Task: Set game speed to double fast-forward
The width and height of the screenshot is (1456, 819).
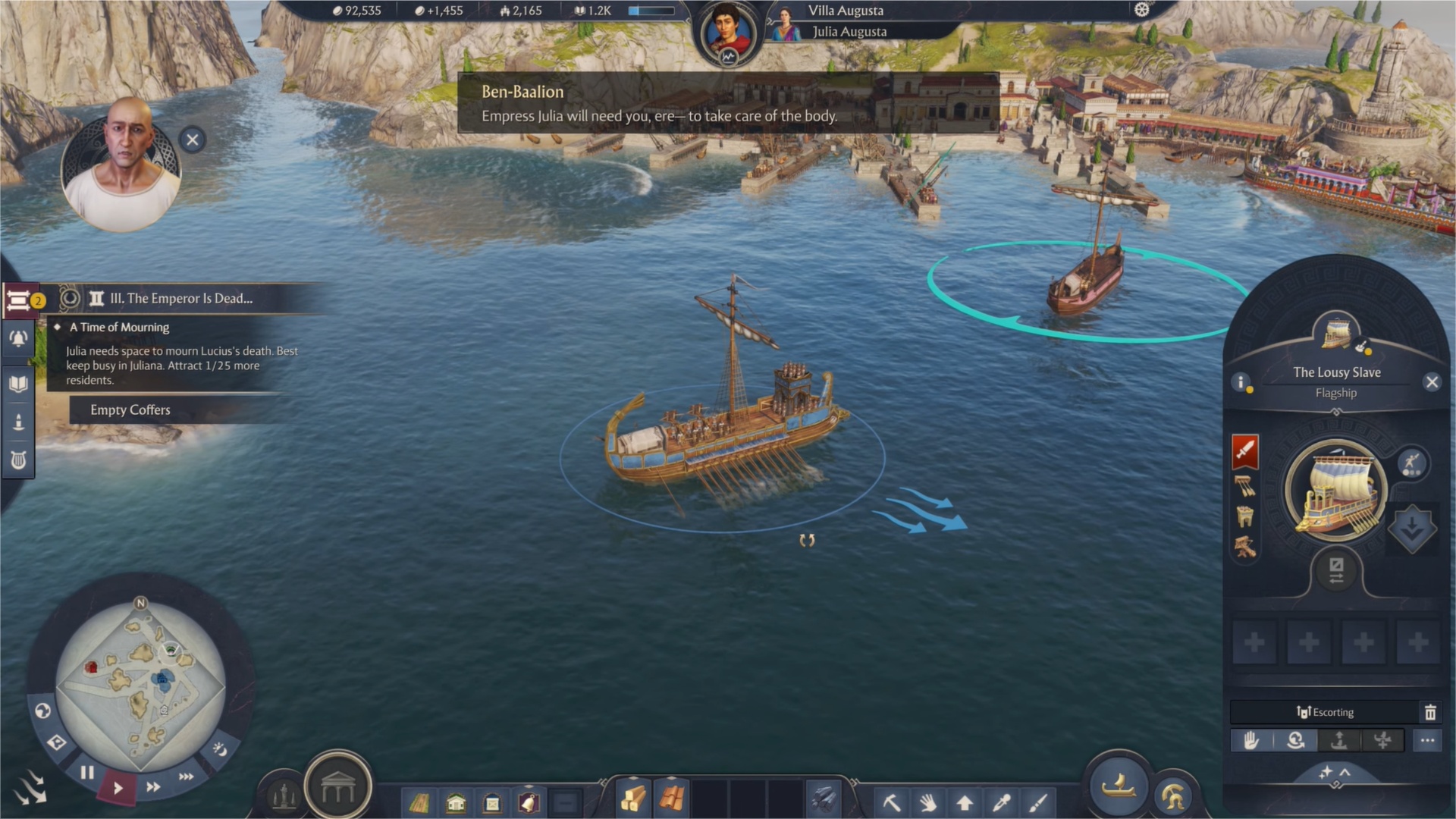Action: (x=153, y=787)
